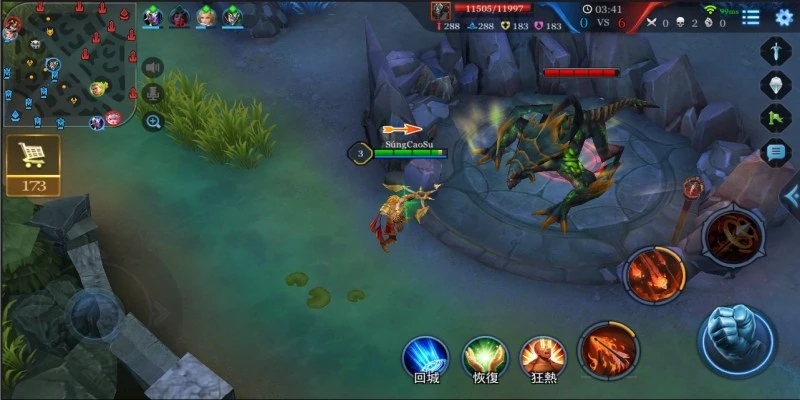Cast the 回城 recall spell
The image size is (800, 400).
coord(426,357)
